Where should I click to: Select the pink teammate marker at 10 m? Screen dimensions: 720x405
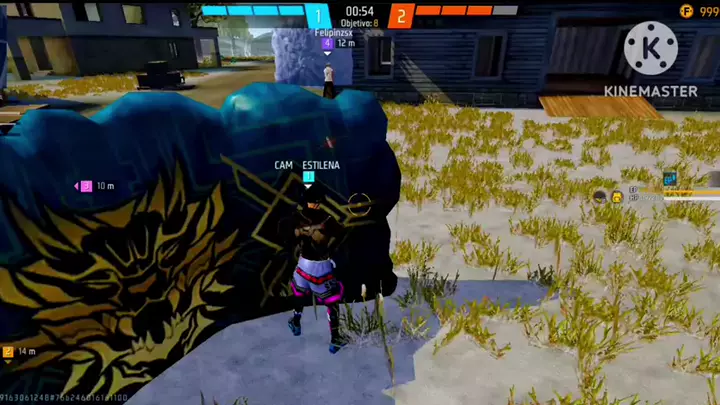tap(86, 186)
